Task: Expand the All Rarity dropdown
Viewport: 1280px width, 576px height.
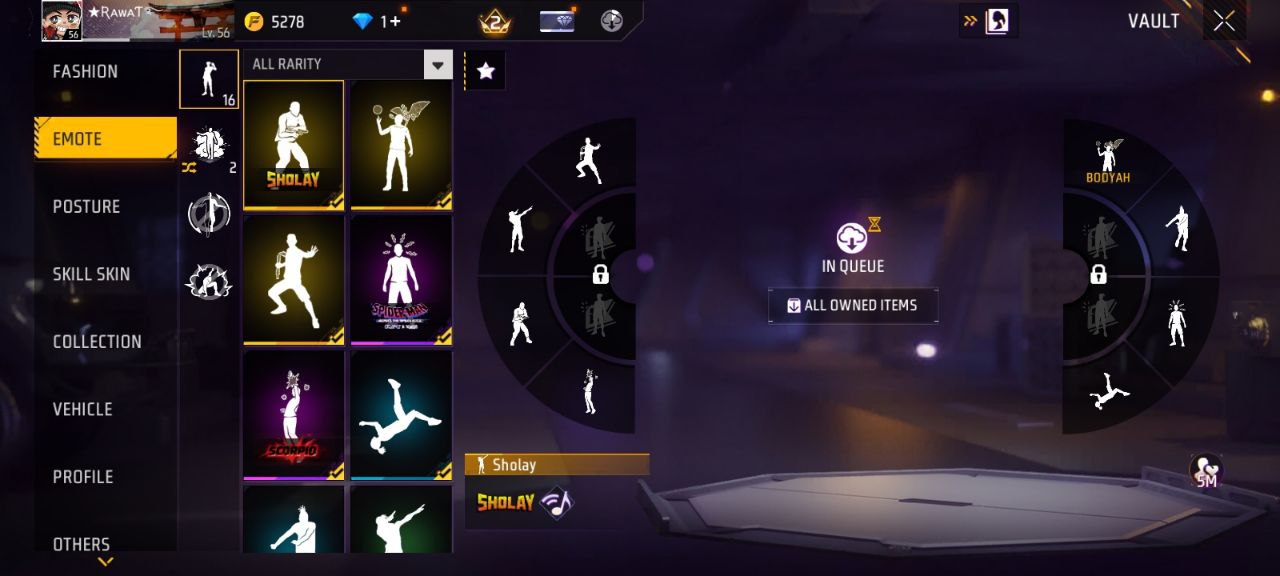Action: tap(437, 65)
